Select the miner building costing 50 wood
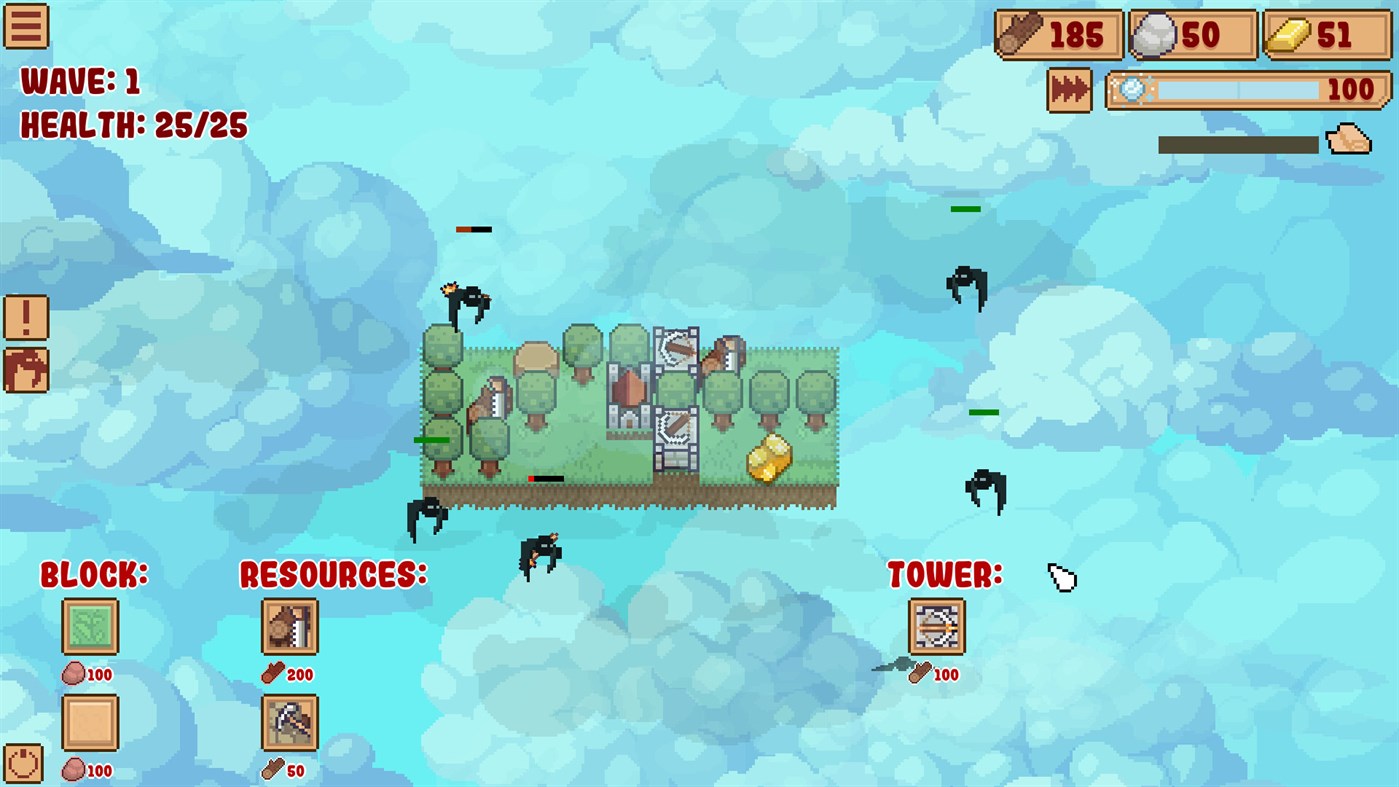1399x787 pixels. tap(289, 723)
